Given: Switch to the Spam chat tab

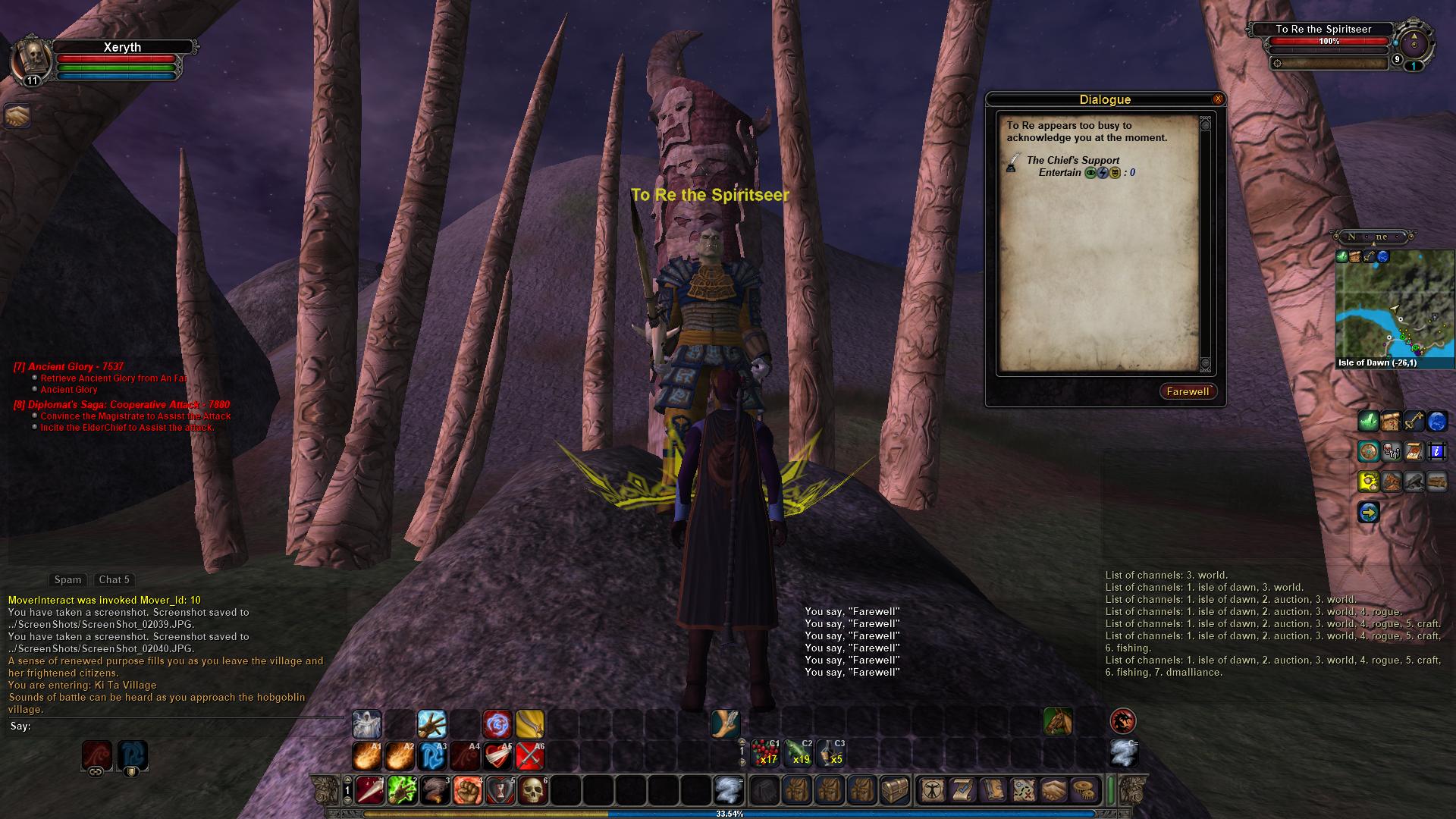Looking at the screenshot, I should click(x=67, y=579).
